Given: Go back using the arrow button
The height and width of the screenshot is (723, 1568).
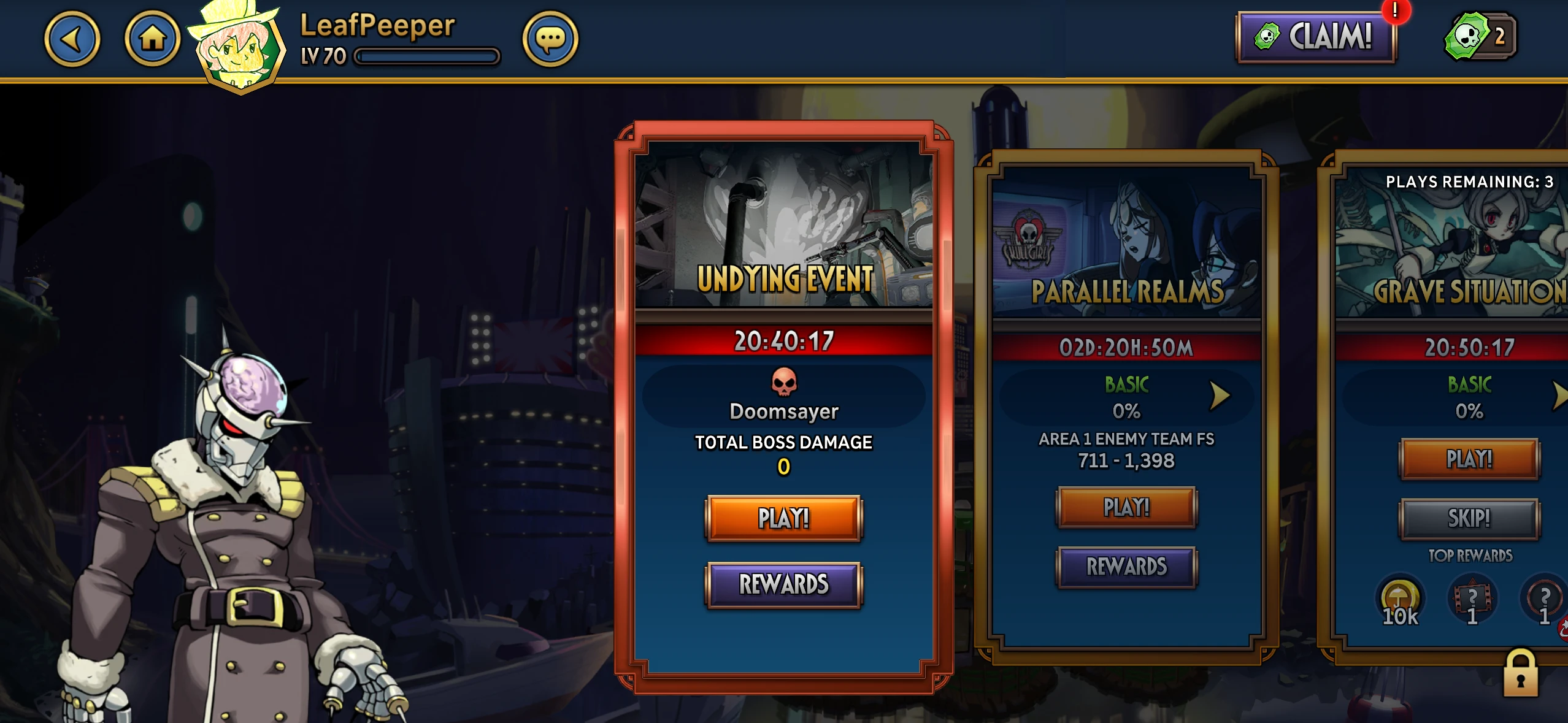Looking at the screenshot, I should click(72, 39).
